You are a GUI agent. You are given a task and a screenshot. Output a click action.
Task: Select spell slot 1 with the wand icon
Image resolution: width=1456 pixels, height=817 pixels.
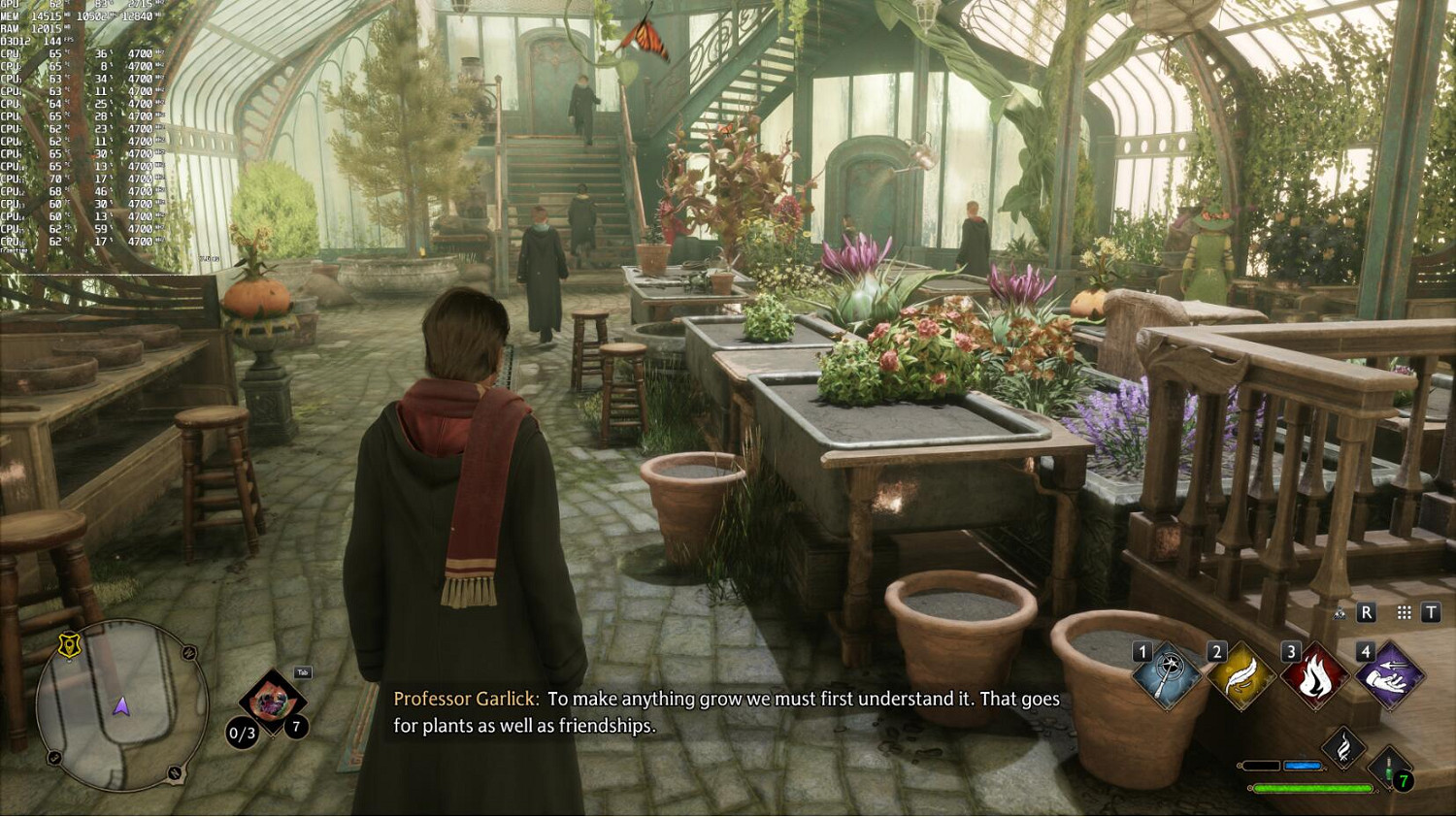1167,675
